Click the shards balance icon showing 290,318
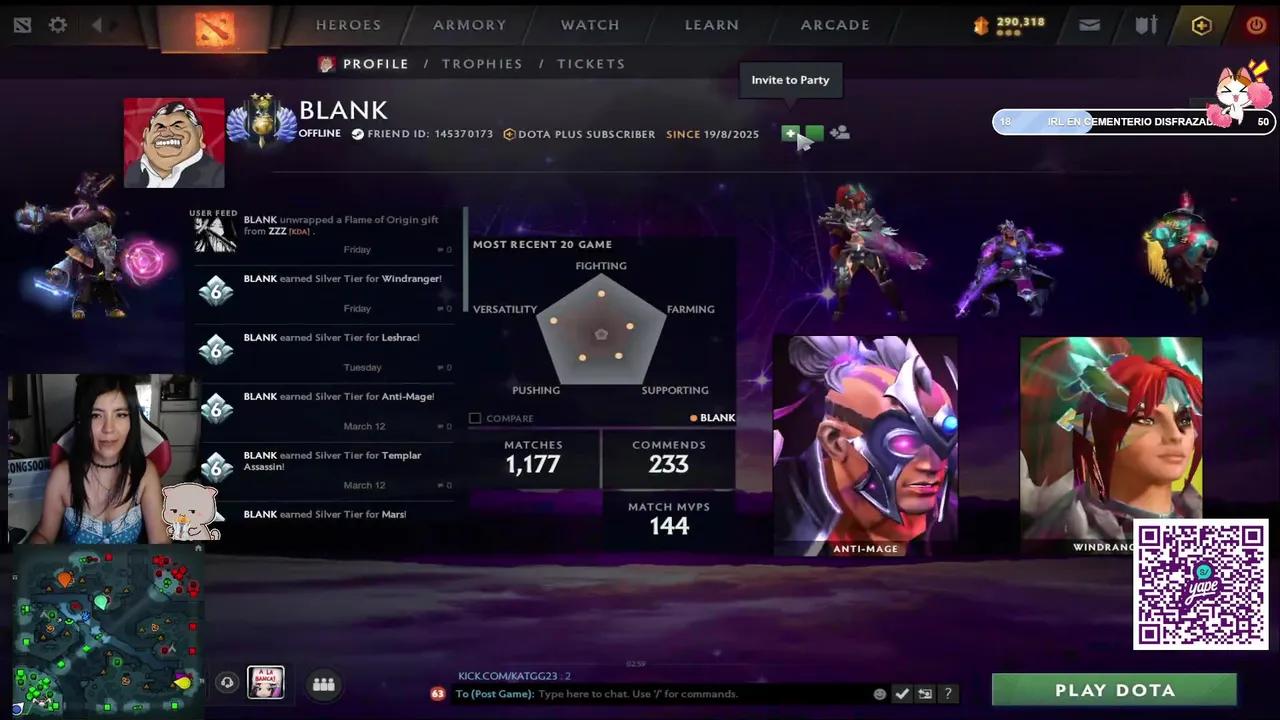The height and width of the screenshot is (720, 1280). pyautogui.click(x=980, y=24)
